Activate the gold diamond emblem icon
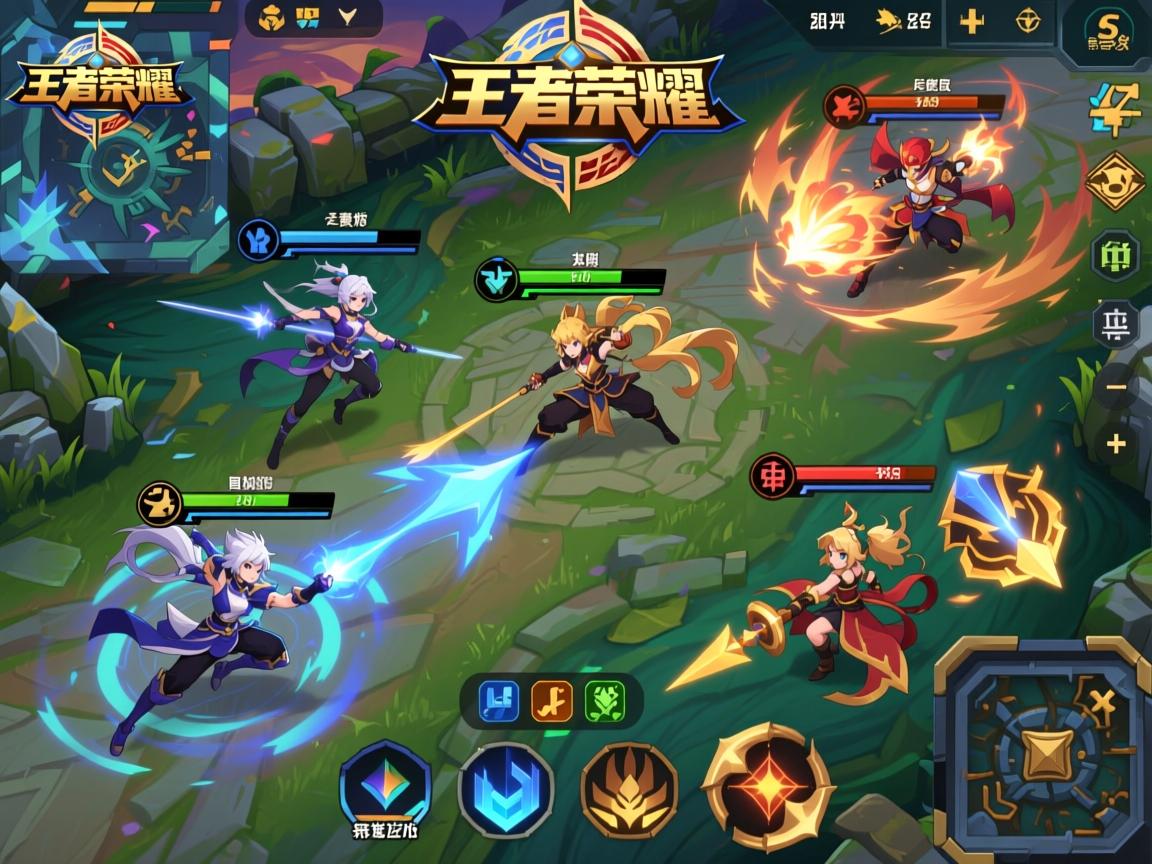The image size is (1152, 864). [1114, 182]
